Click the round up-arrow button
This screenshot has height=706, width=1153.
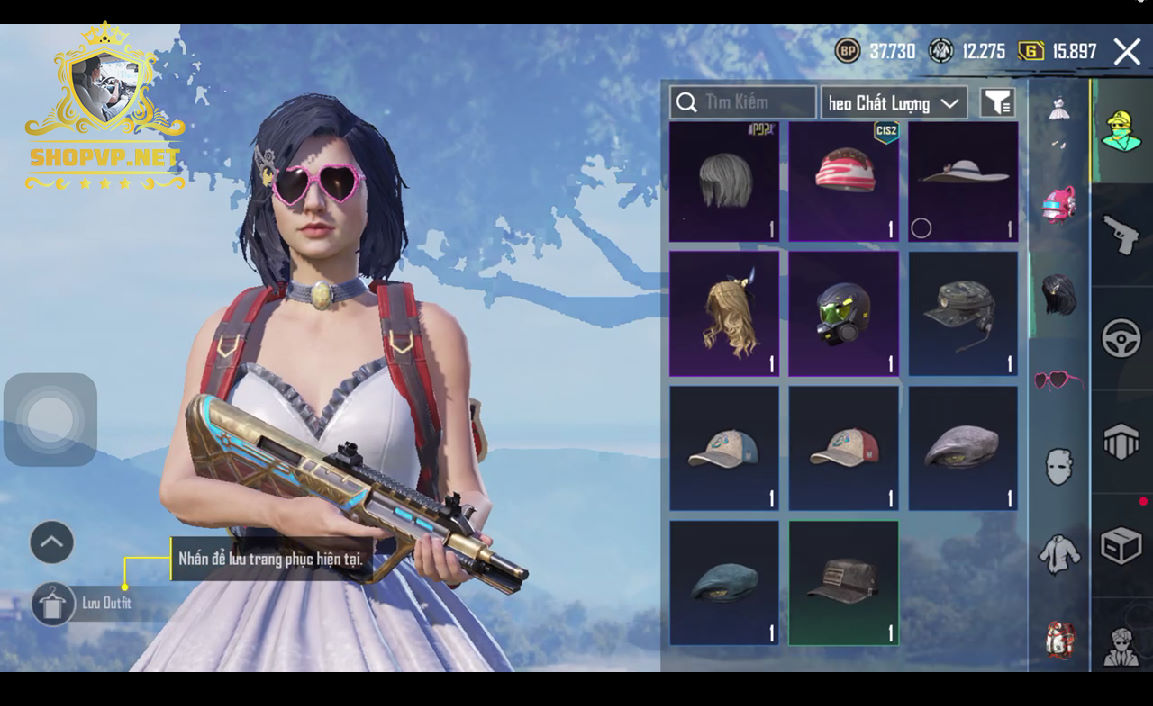52,543
